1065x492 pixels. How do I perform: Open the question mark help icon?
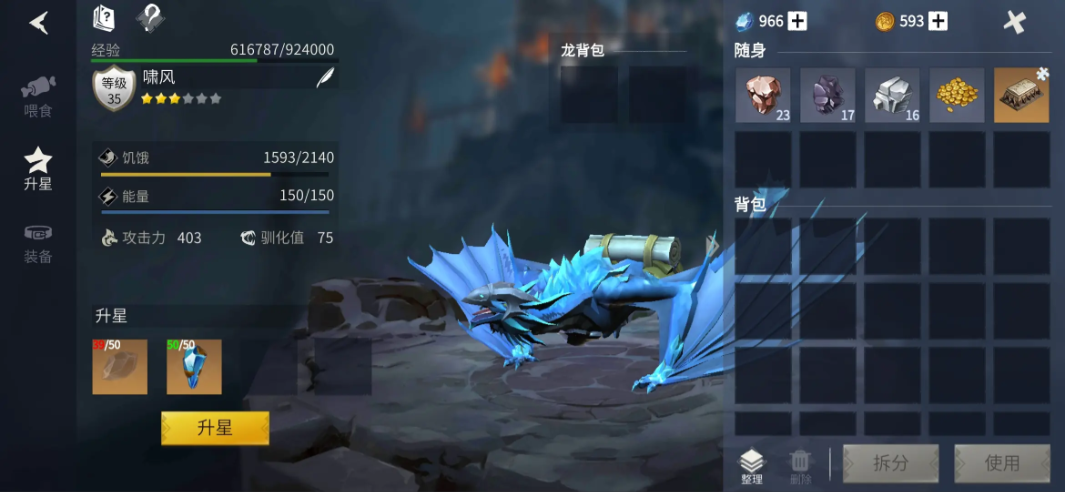point(150,17)
